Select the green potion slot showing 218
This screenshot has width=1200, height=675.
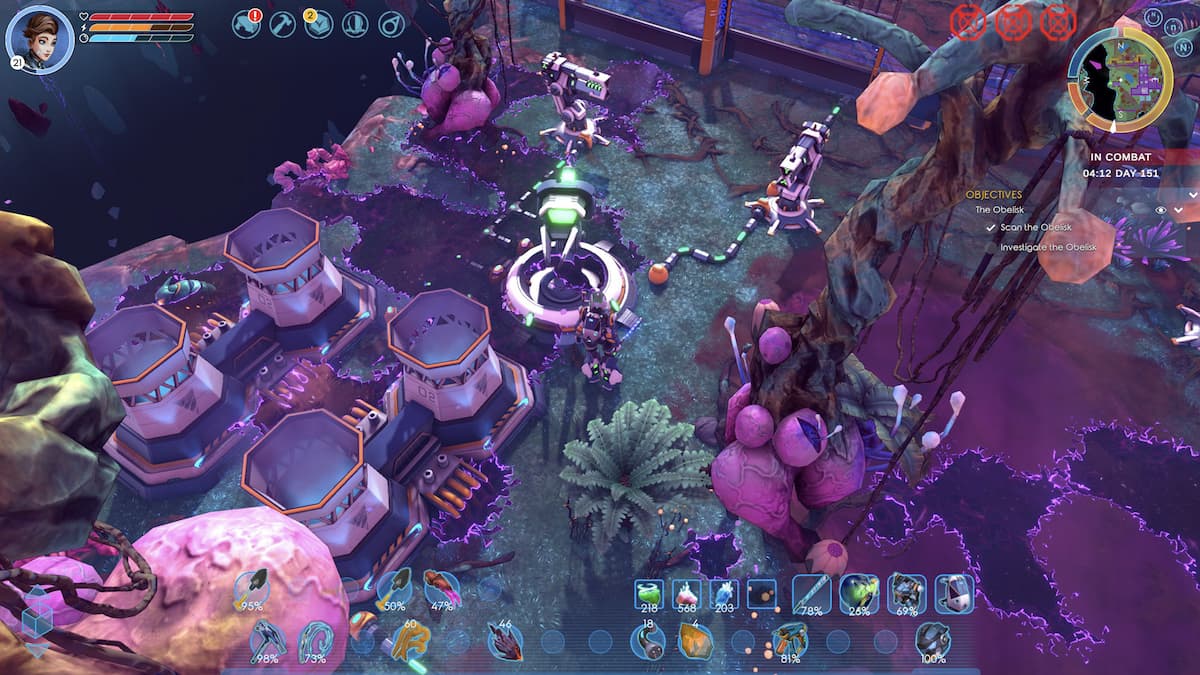(650, 593)
